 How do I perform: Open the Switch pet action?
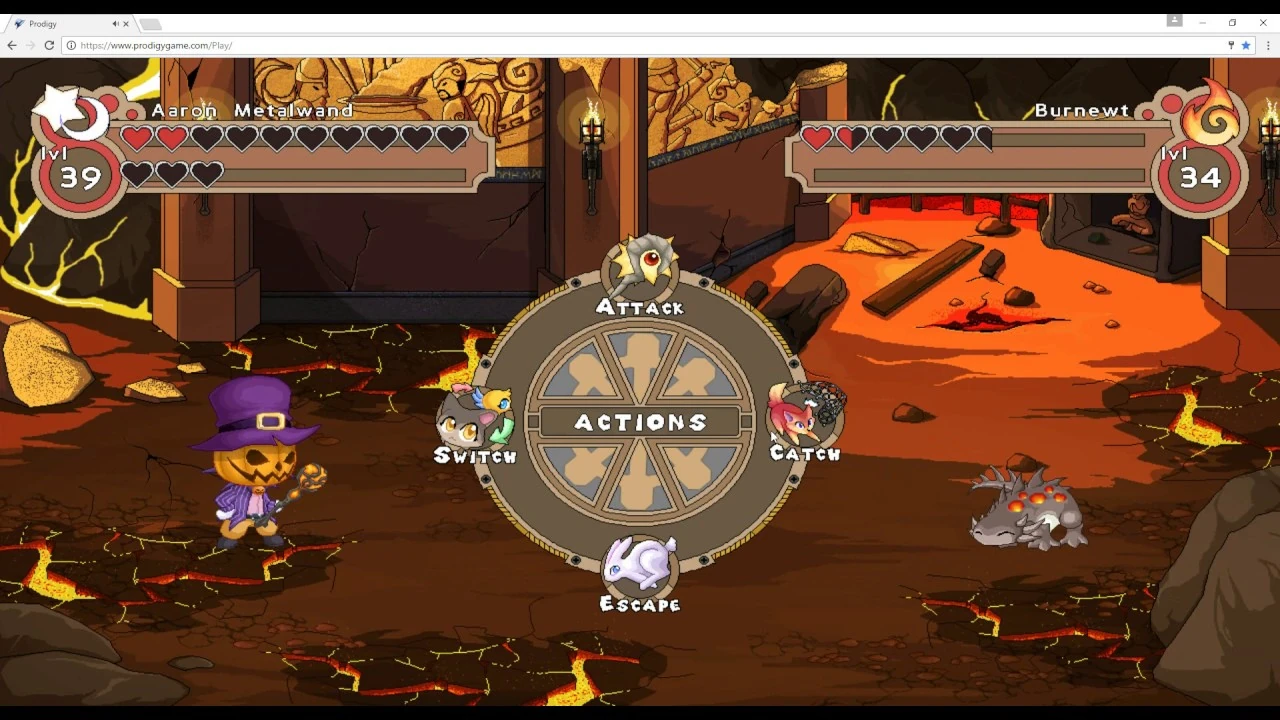[476, 420]
